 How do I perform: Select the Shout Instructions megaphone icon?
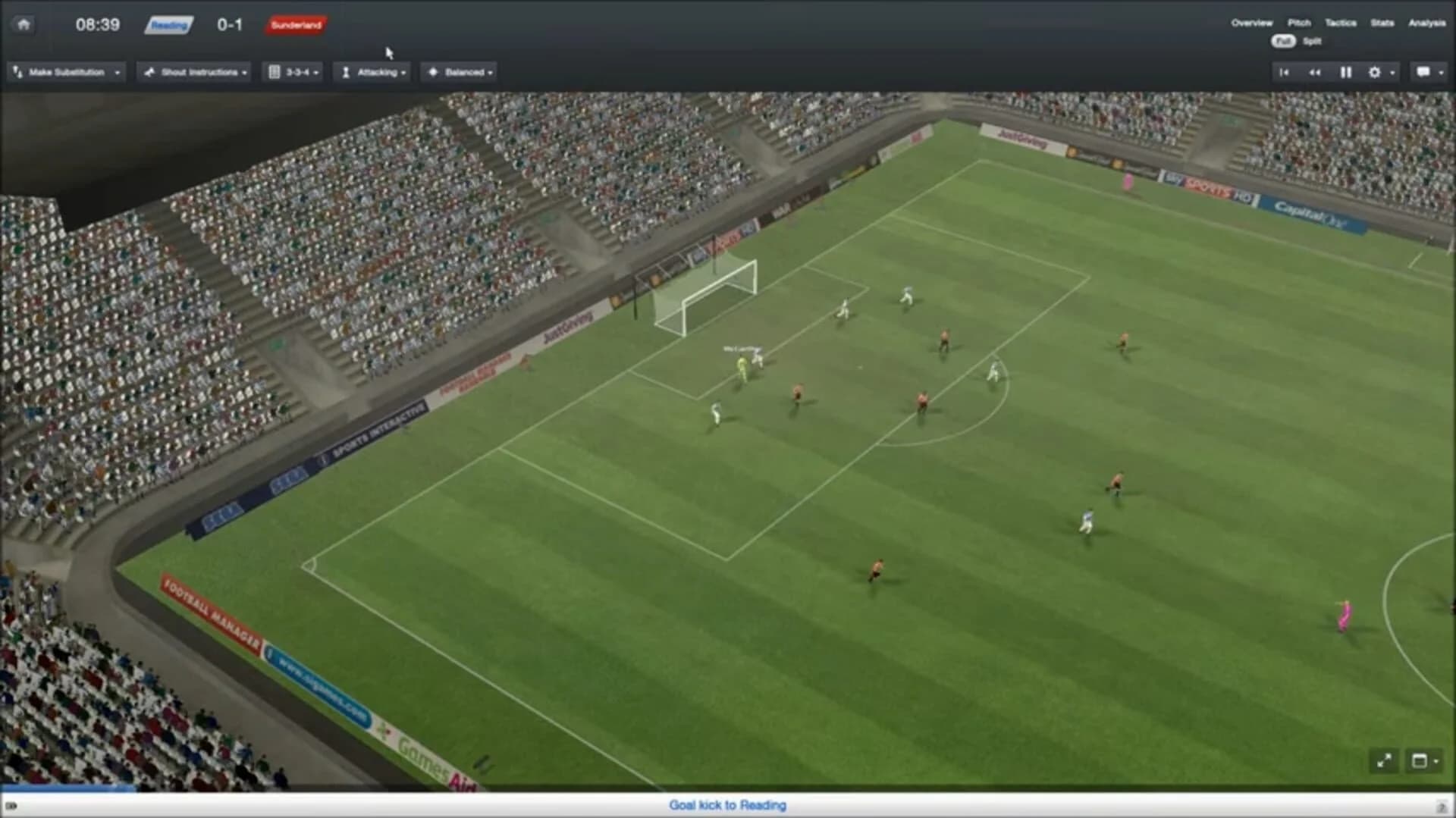[149, 72]
